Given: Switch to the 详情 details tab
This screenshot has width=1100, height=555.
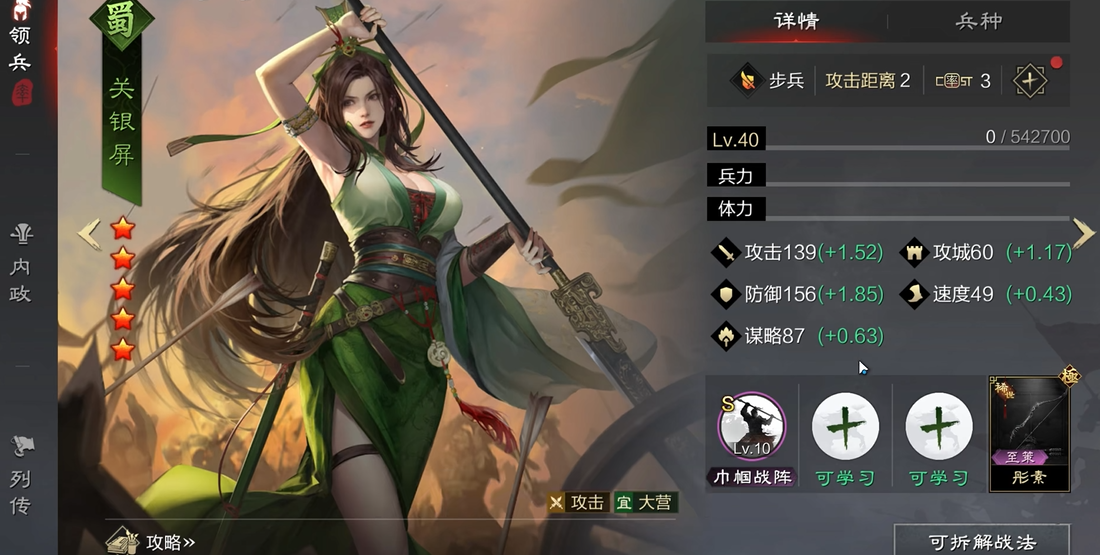Looking at the screenshot, I should pyautogui.click(x=797, y=21).
